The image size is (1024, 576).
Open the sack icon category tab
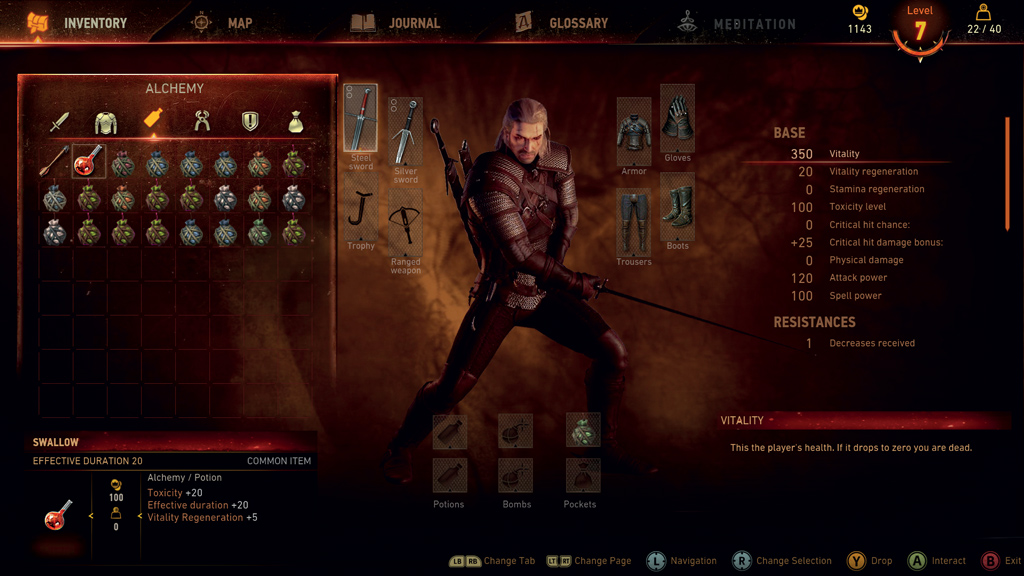click(296, 122)
